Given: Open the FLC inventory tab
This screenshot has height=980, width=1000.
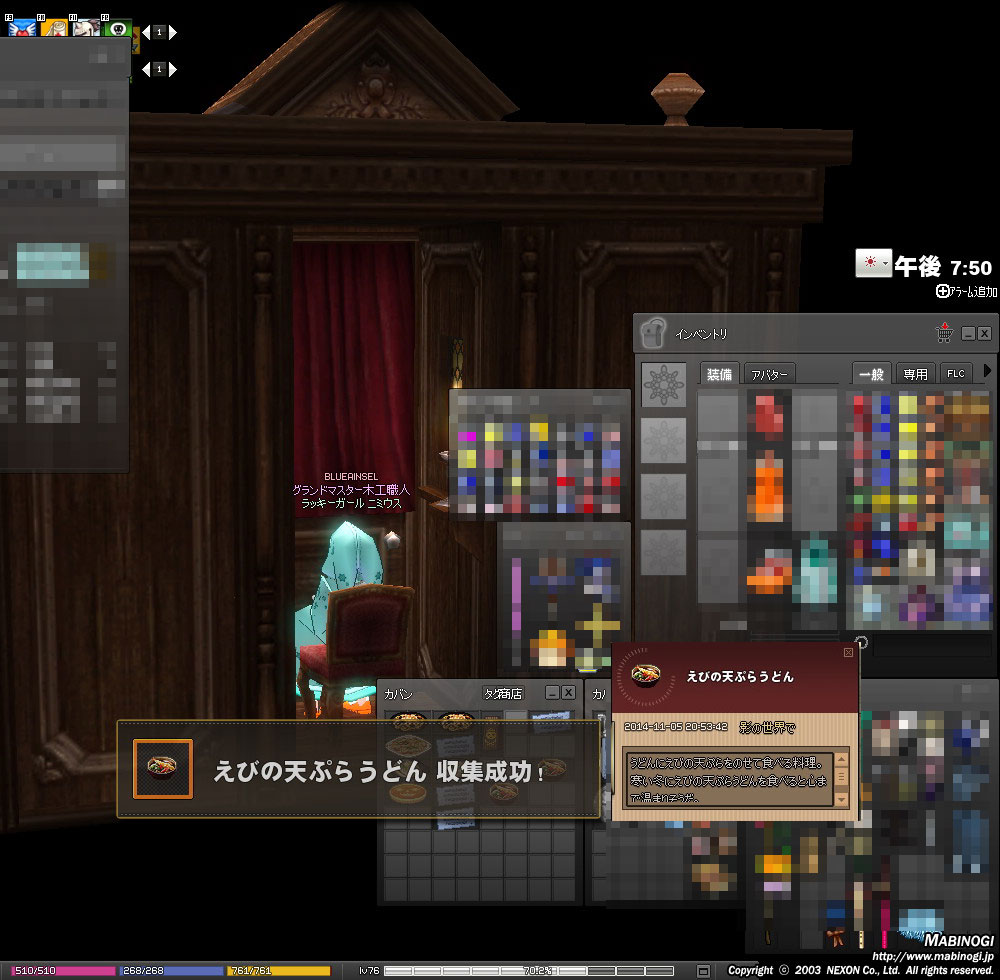Looking at the screenshot, I should pyautogui.click(x=956, y=374).
